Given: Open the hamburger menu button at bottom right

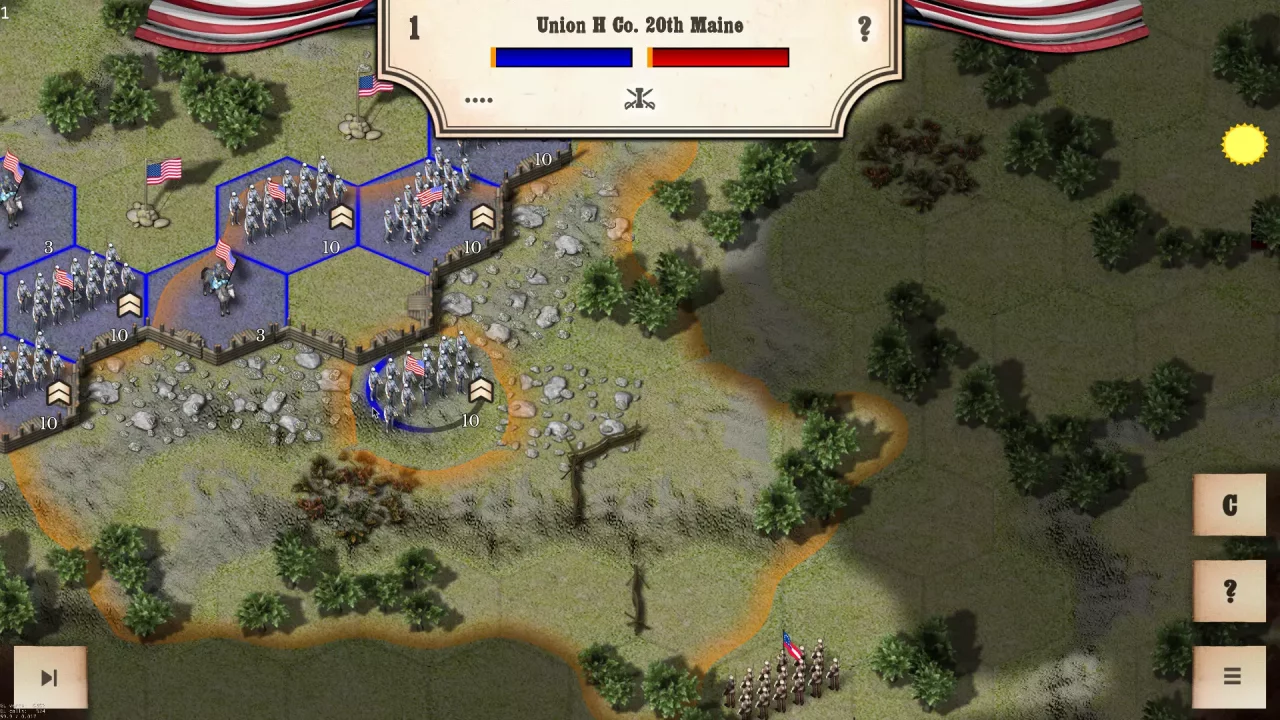Looking at the screenshot, I should (1232, 676).
